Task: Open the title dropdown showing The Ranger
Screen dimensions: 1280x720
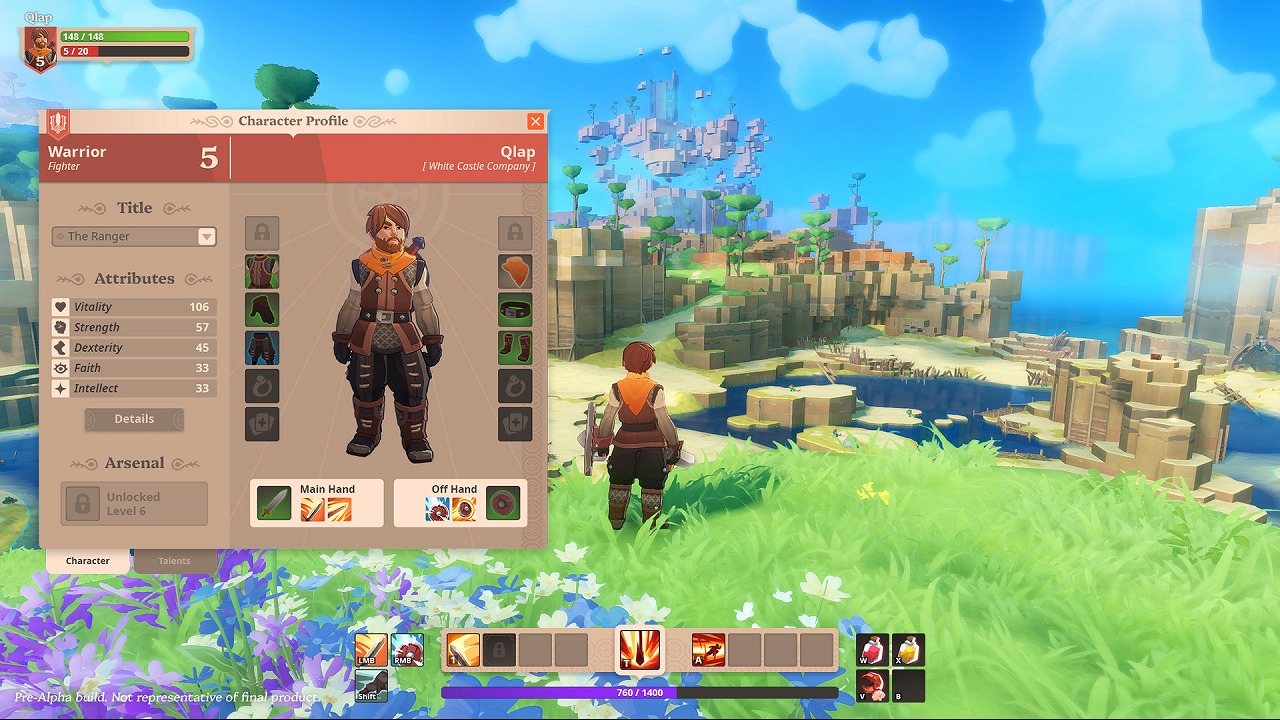Action: tap(134, 237)
